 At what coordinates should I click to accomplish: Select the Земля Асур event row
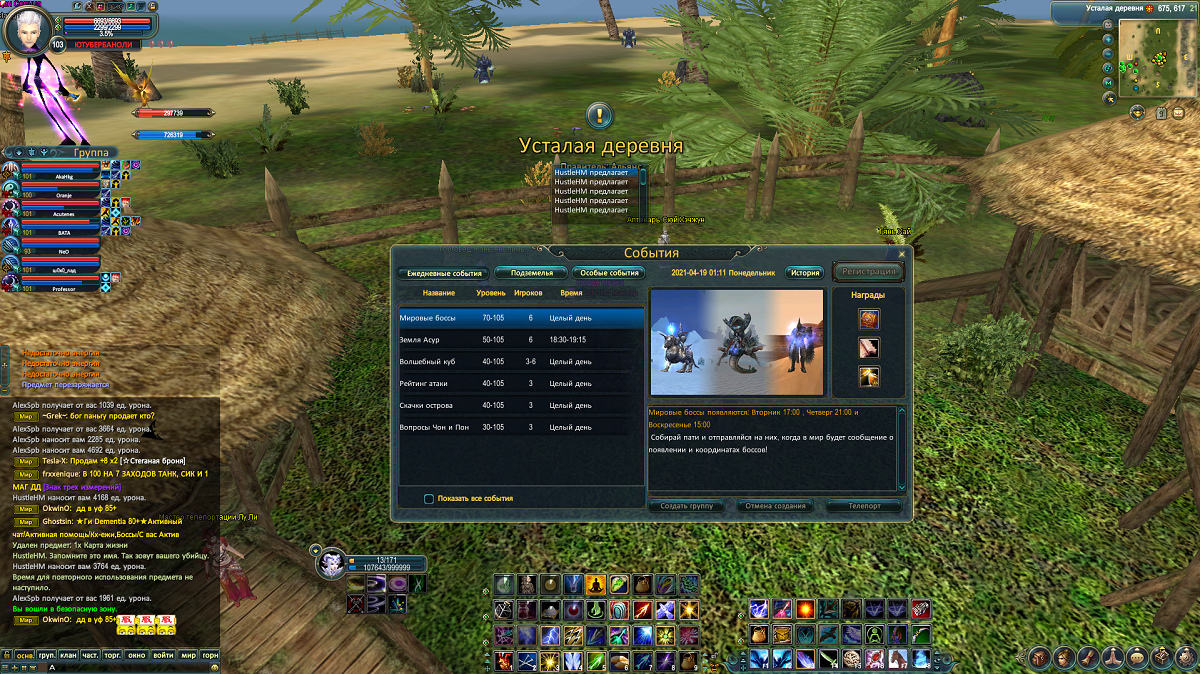(520, 339)
